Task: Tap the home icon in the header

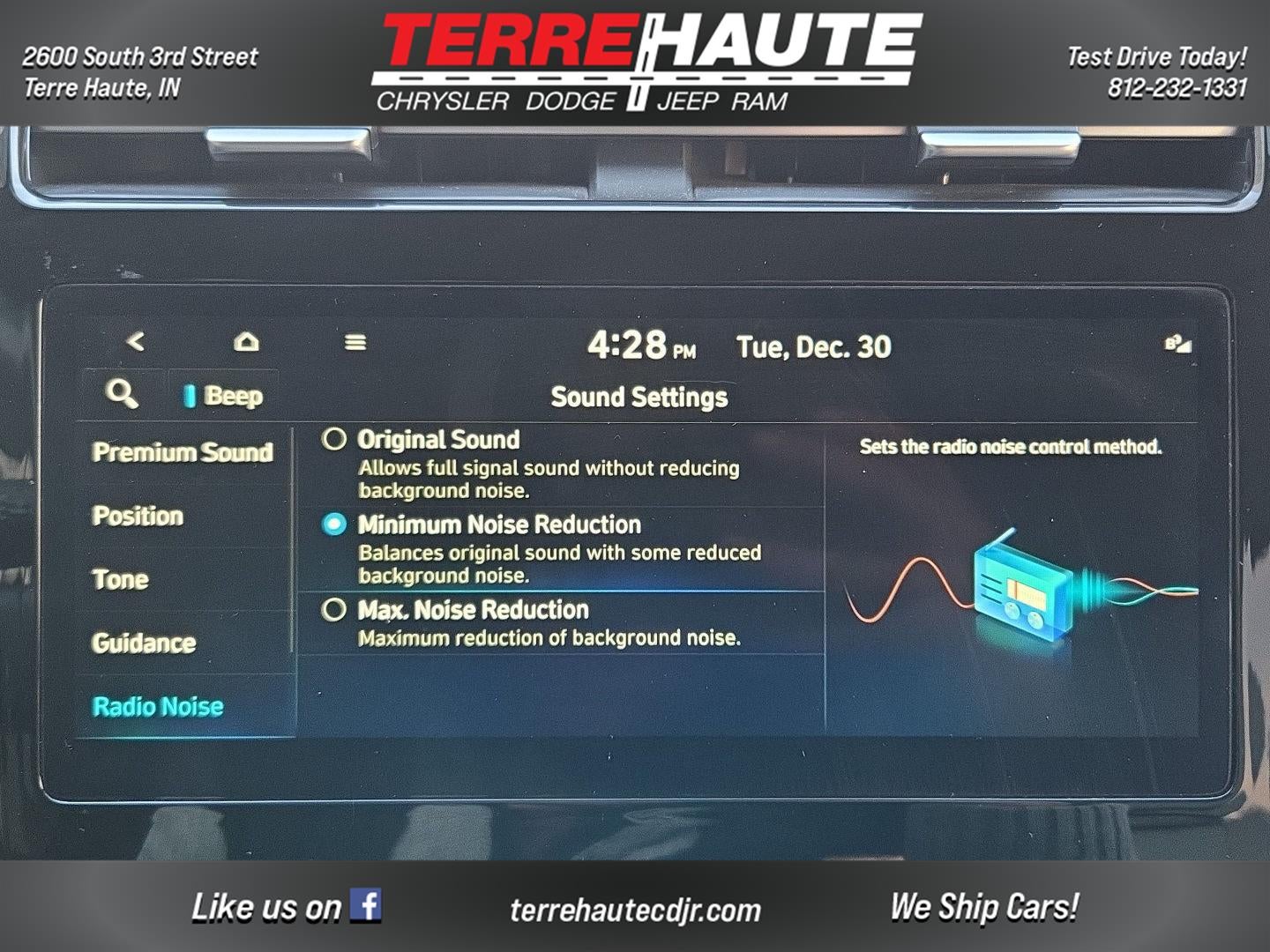Action: [247, 341]
